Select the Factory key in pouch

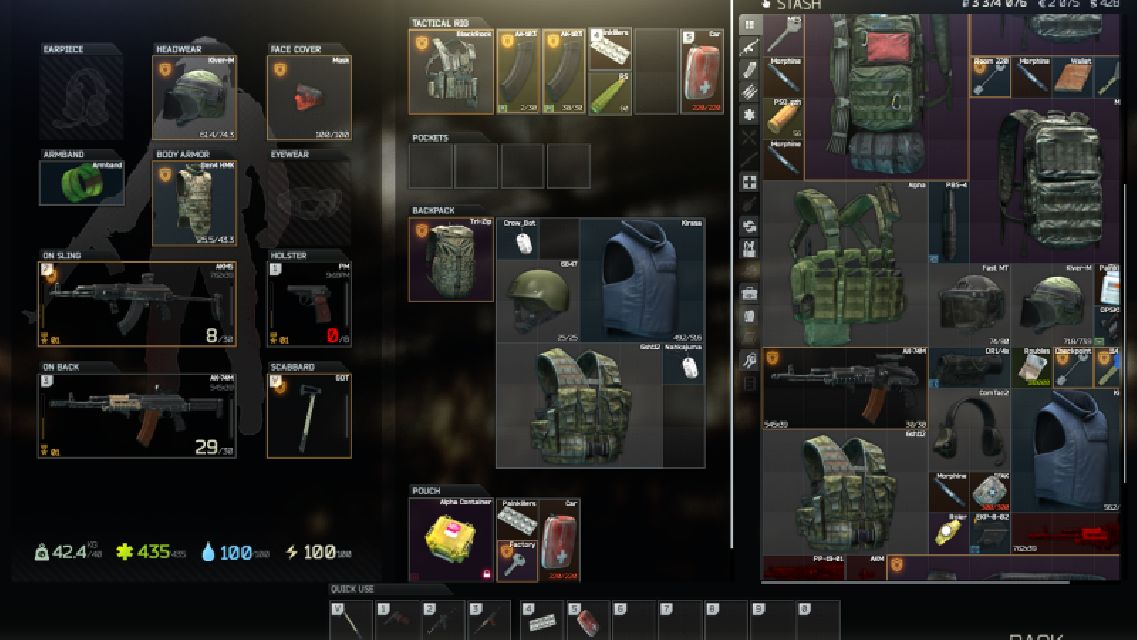tap(516, 562)
